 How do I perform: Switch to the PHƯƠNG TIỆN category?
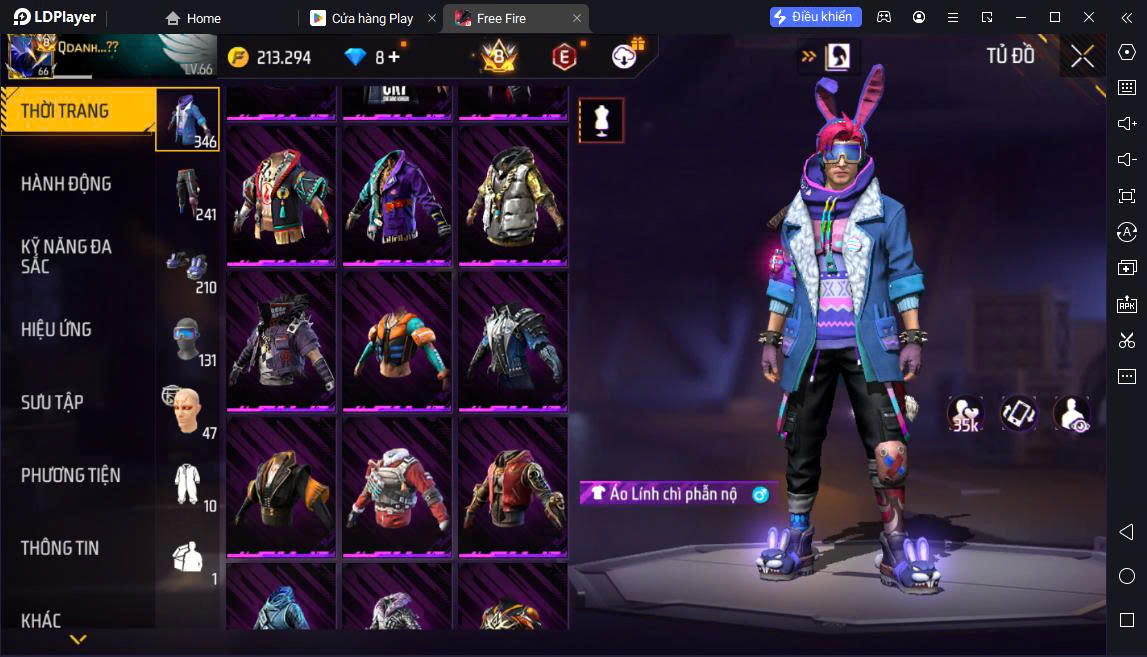70,475
